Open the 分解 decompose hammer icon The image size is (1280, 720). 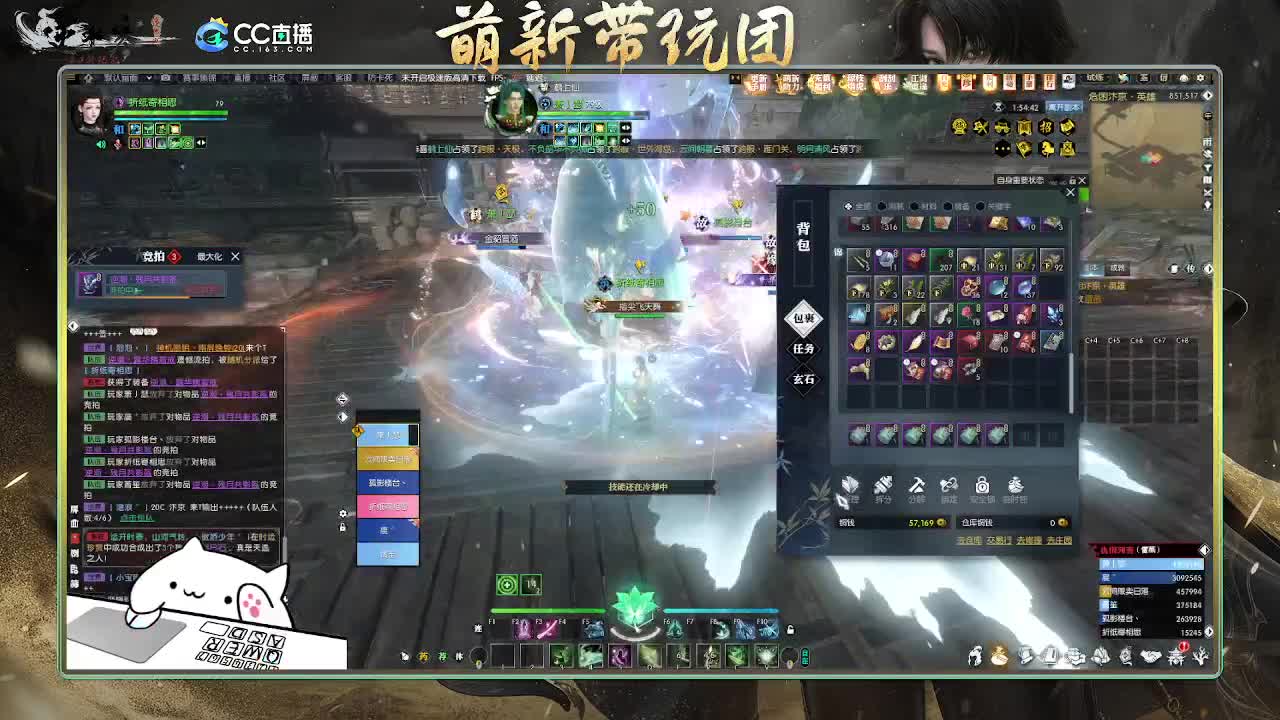(917, 489)
